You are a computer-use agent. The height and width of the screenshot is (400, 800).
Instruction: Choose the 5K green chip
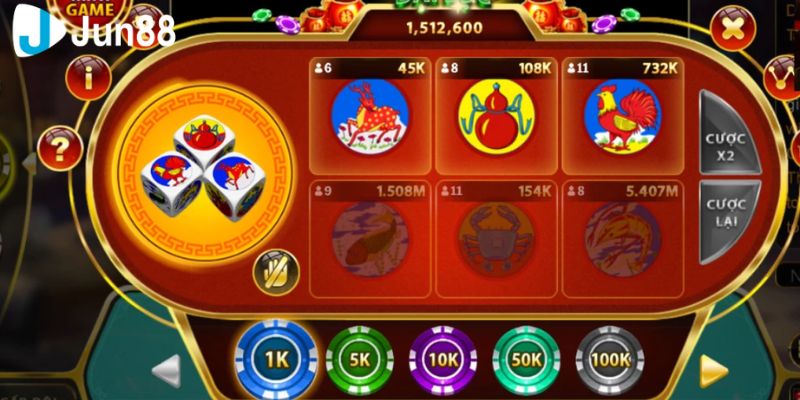pyautogui.click(x=358, y=357)
